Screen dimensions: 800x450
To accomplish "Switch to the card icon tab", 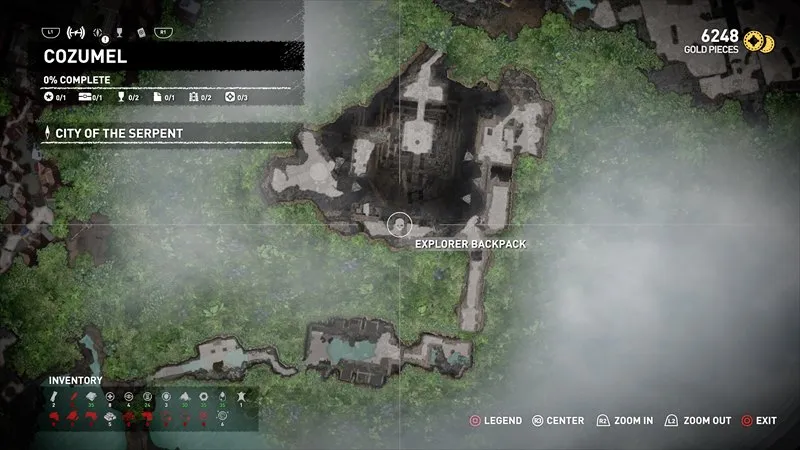I will point(141,33).
